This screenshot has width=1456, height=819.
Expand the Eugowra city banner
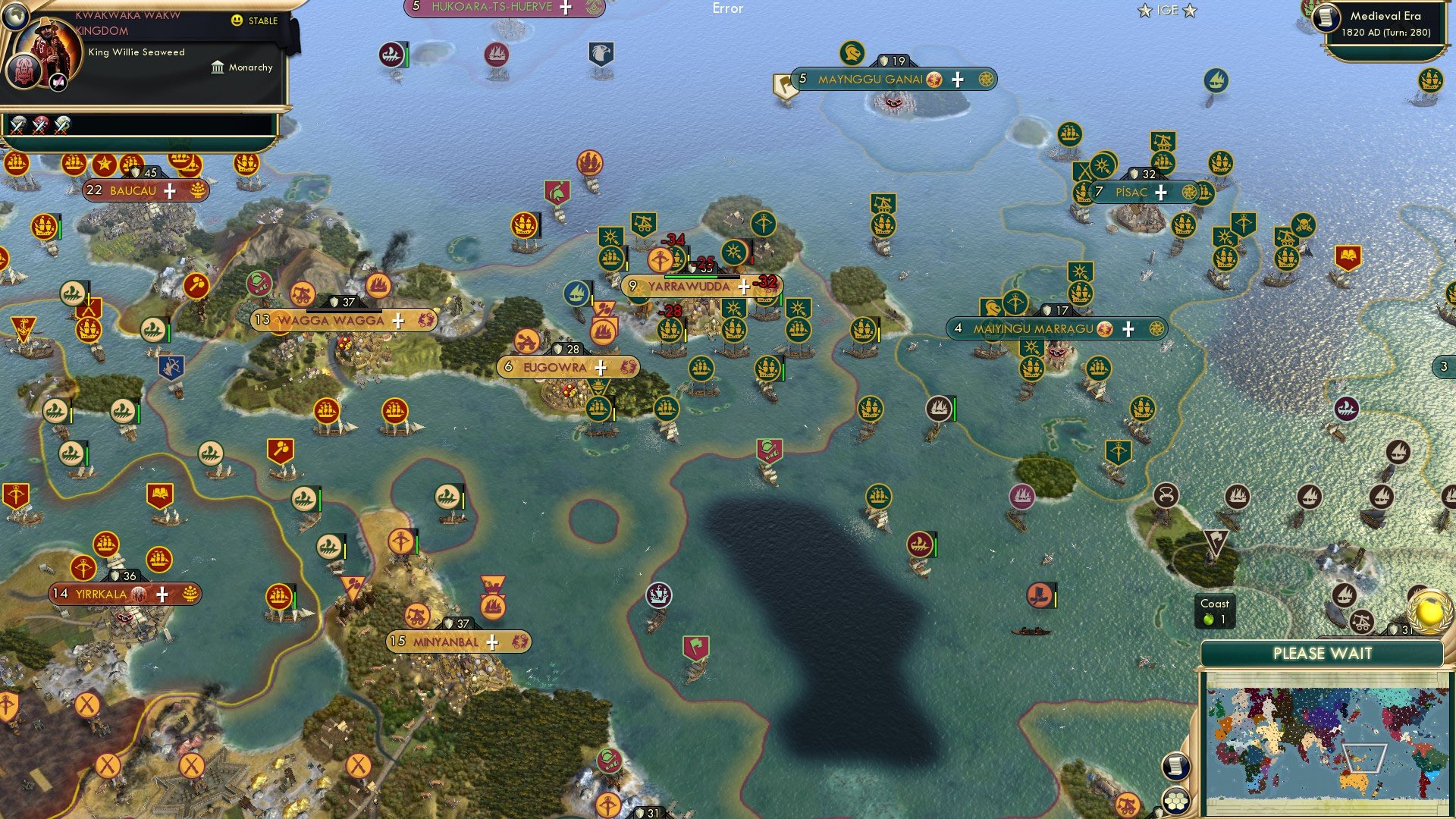click(x=600, y=366)
